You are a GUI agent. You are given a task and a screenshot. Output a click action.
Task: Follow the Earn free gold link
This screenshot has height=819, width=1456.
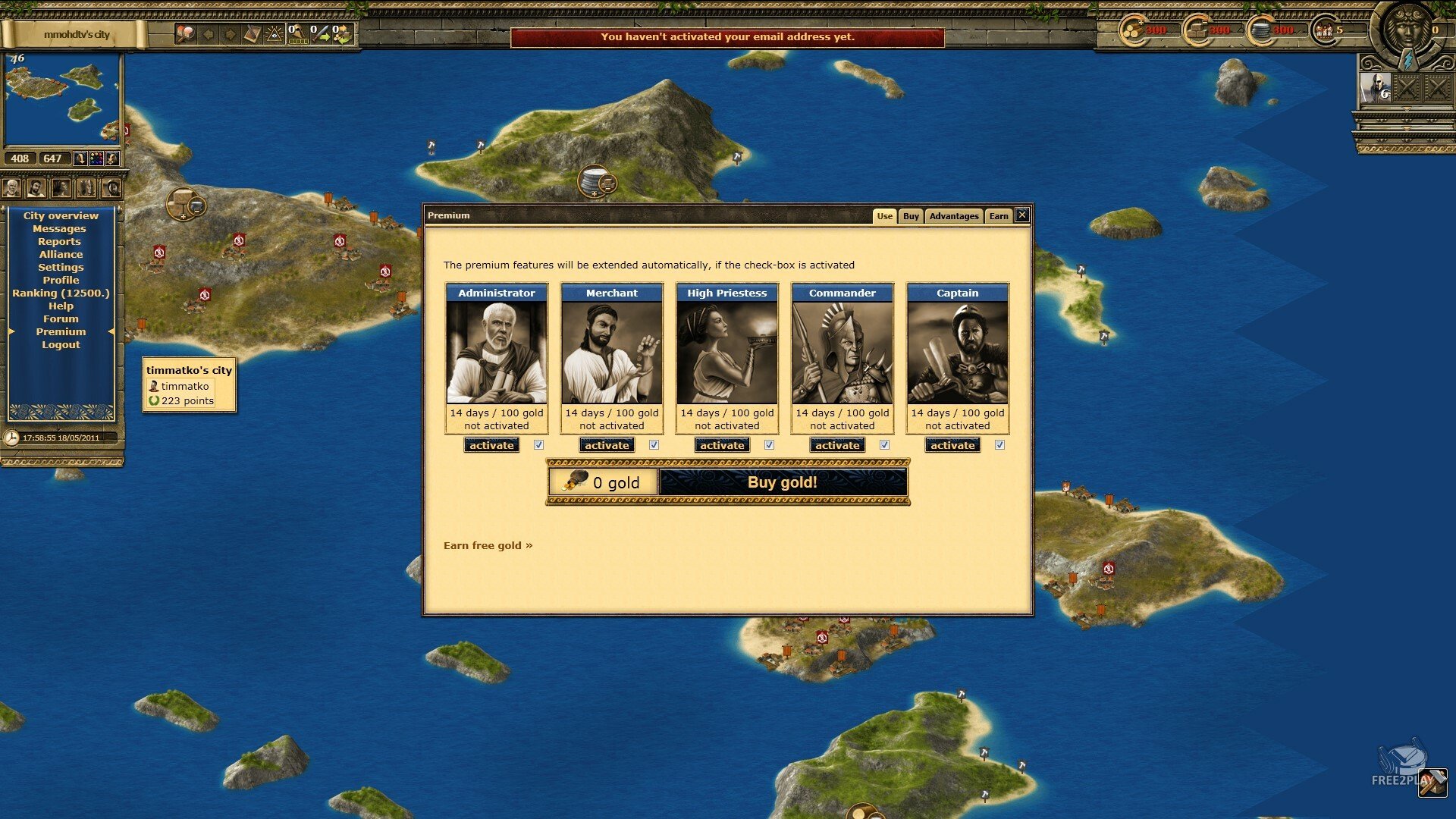pos(488,545)
